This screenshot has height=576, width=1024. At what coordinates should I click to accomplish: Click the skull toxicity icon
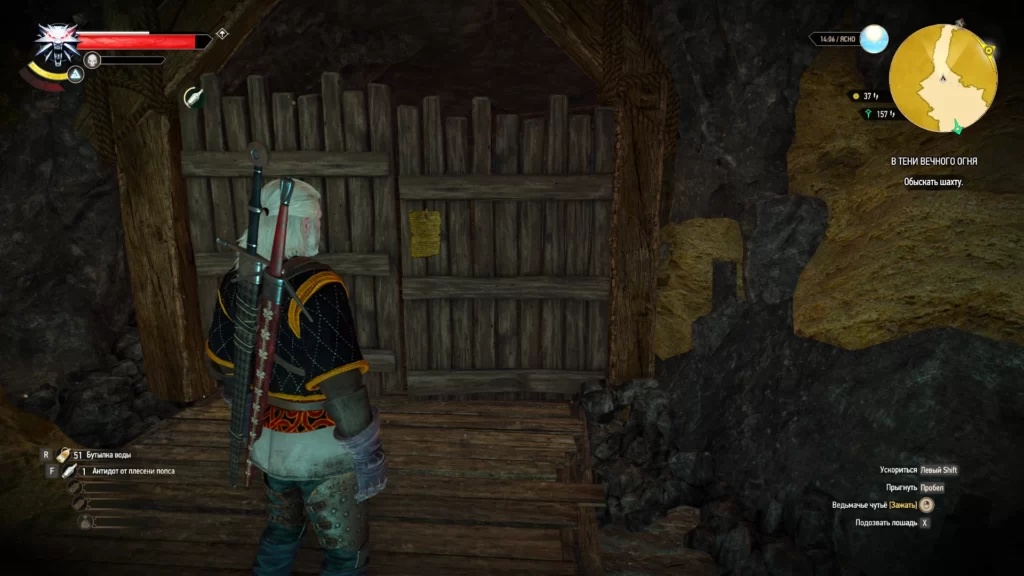click(x=92, y=60)
